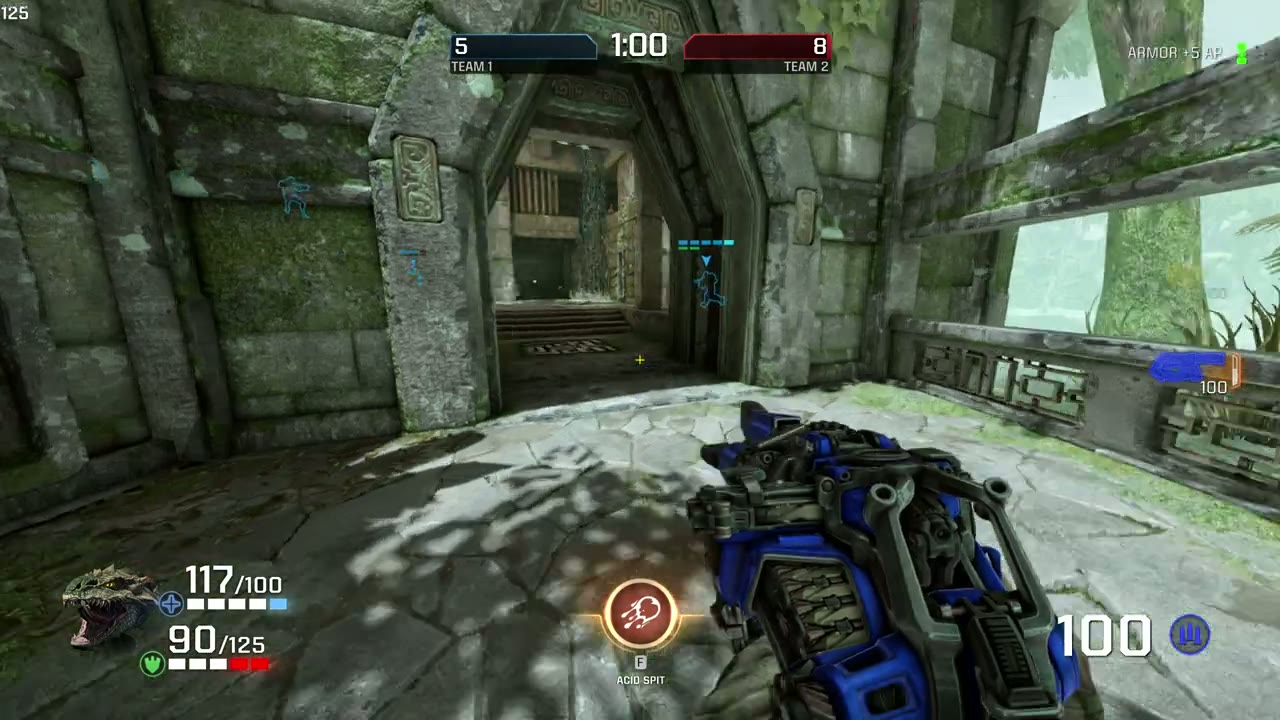Toggle the teammate health bar above the ally

[x=706, y=242]
